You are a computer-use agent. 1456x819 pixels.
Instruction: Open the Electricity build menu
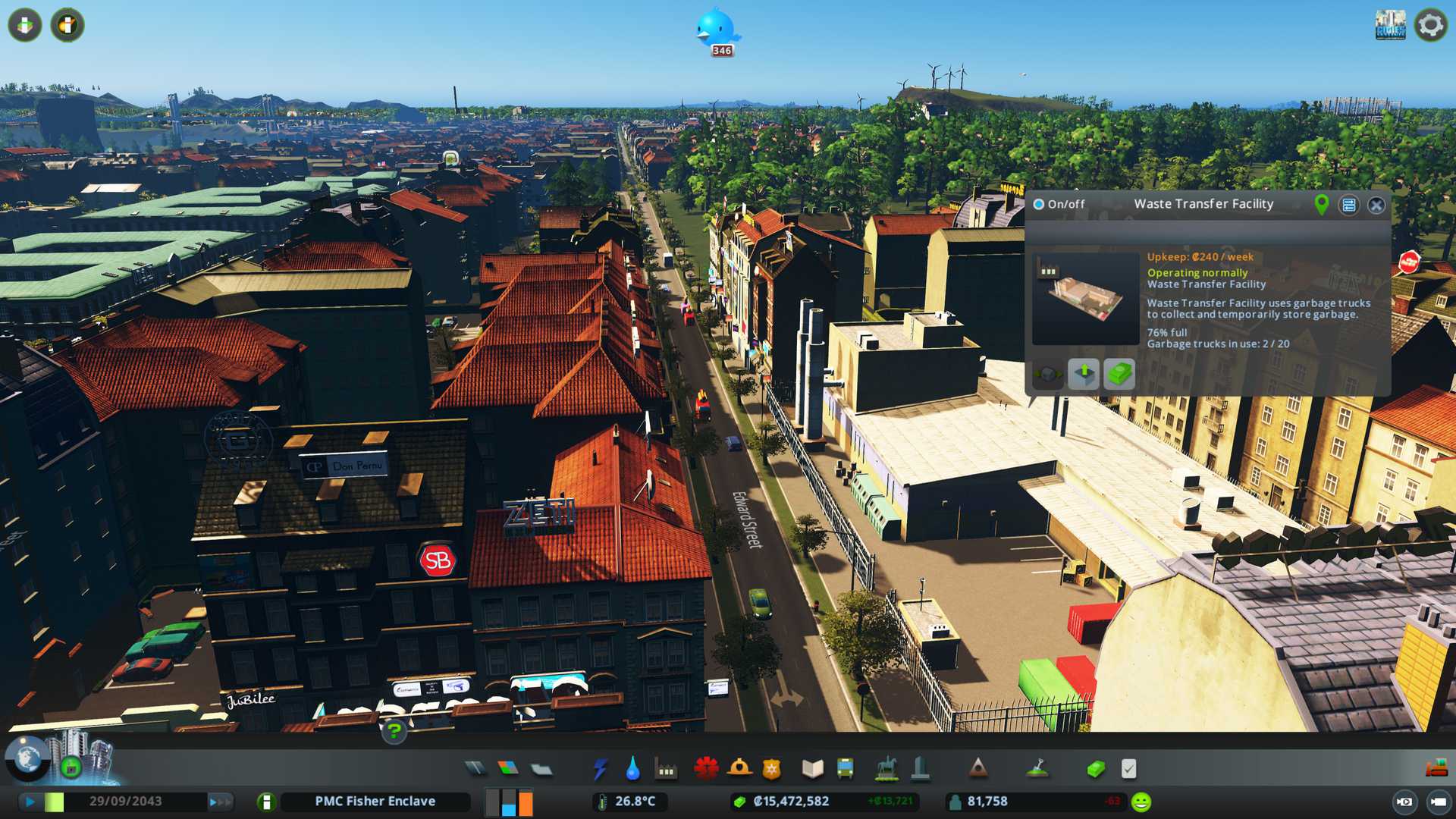(x=600, y=769)
